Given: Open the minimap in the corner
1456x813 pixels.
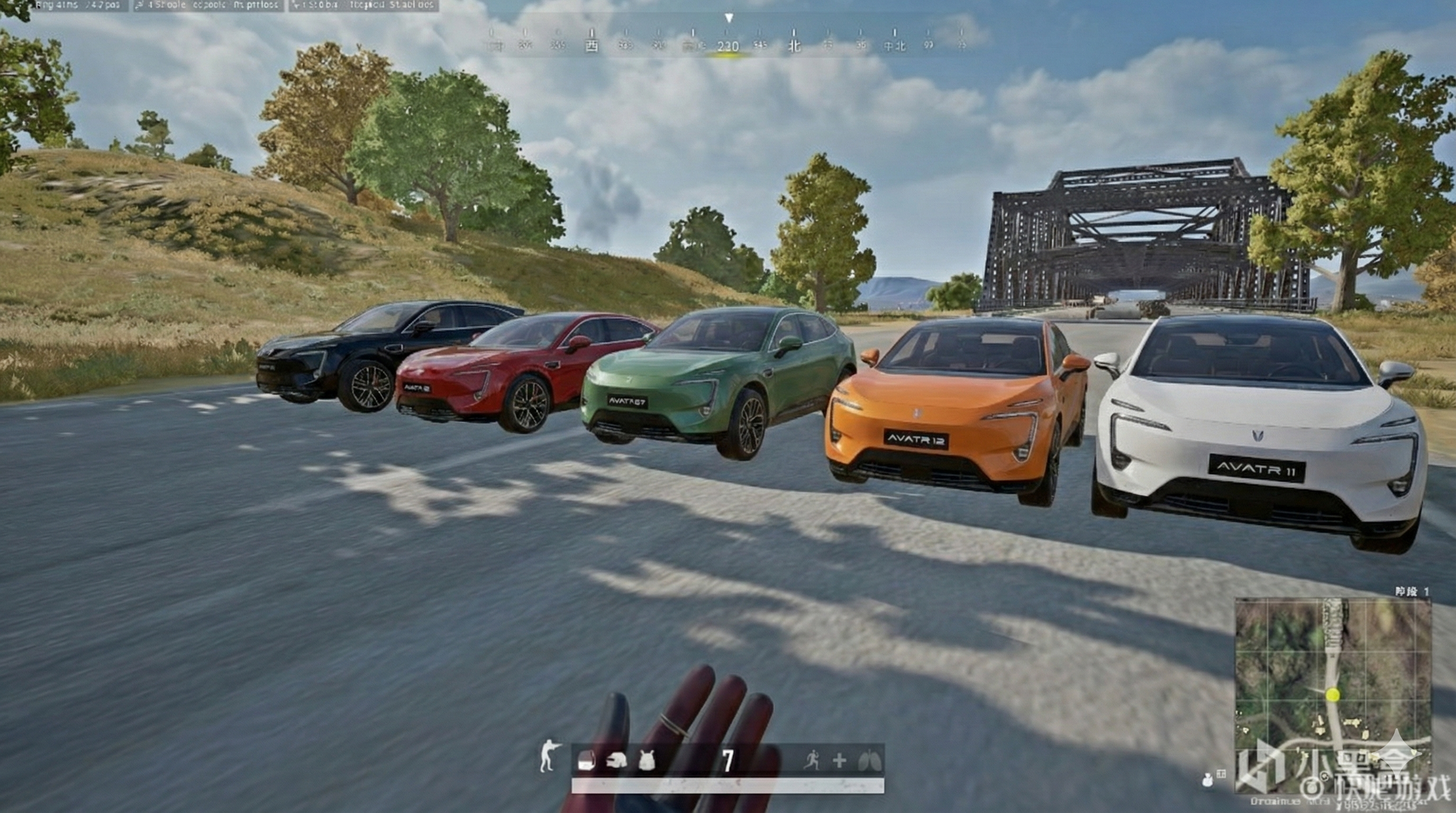Looking at the screenshot, I should coord(1333,695).
